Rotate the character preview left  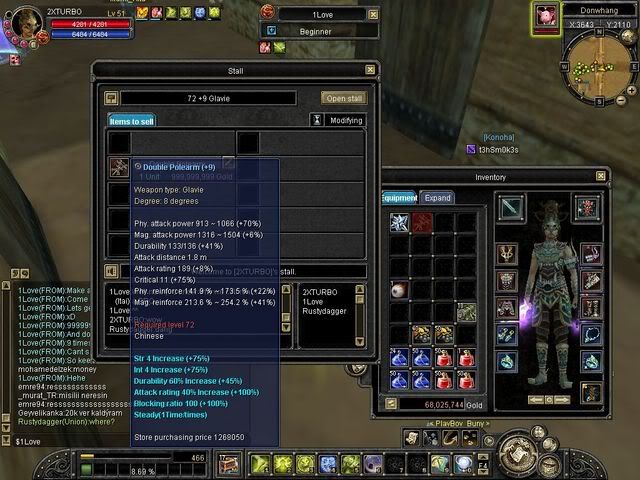click(x=536, y=400)
